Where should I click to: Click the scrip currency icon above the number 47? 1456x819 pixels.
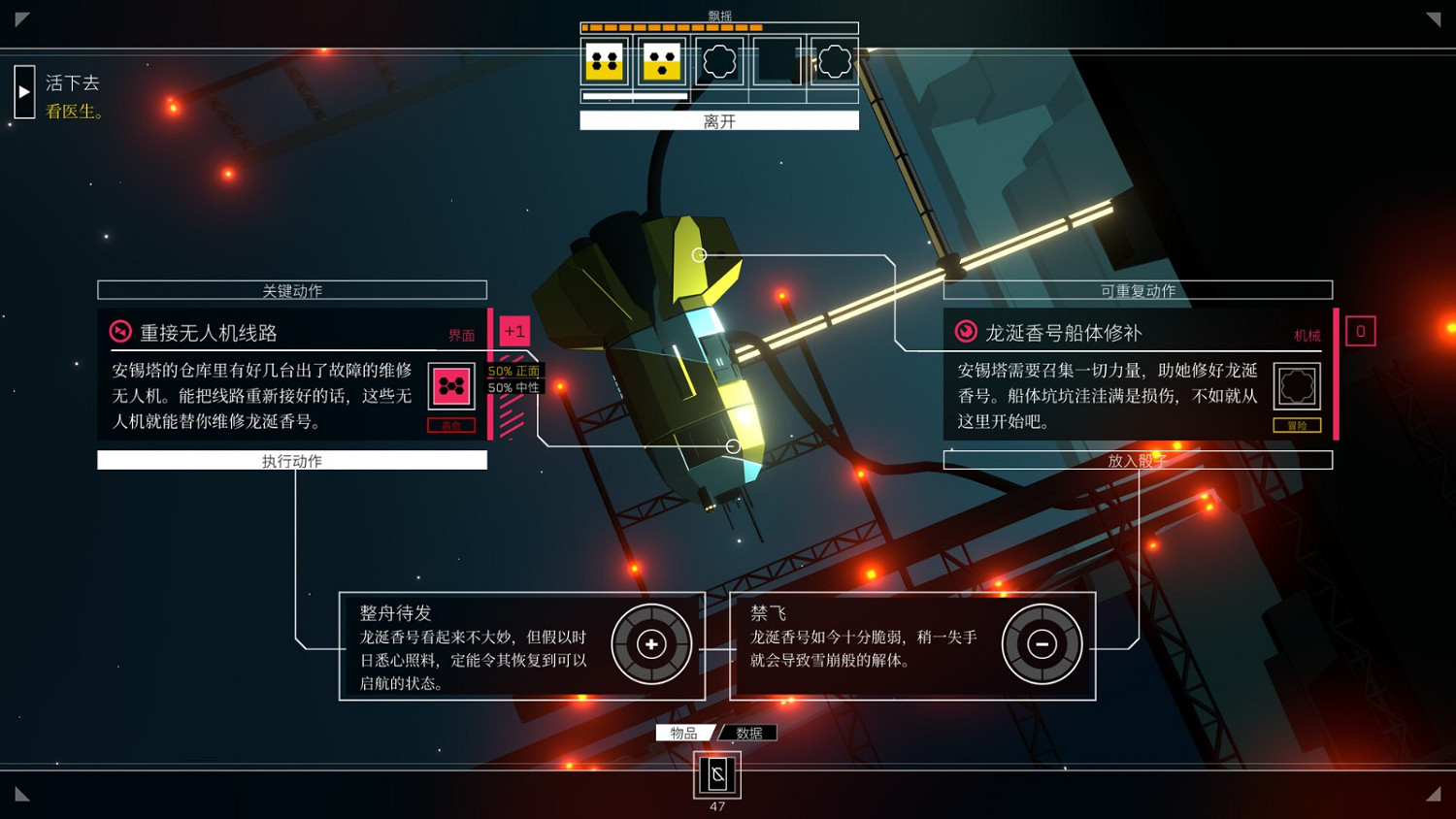tap(716, 775)
